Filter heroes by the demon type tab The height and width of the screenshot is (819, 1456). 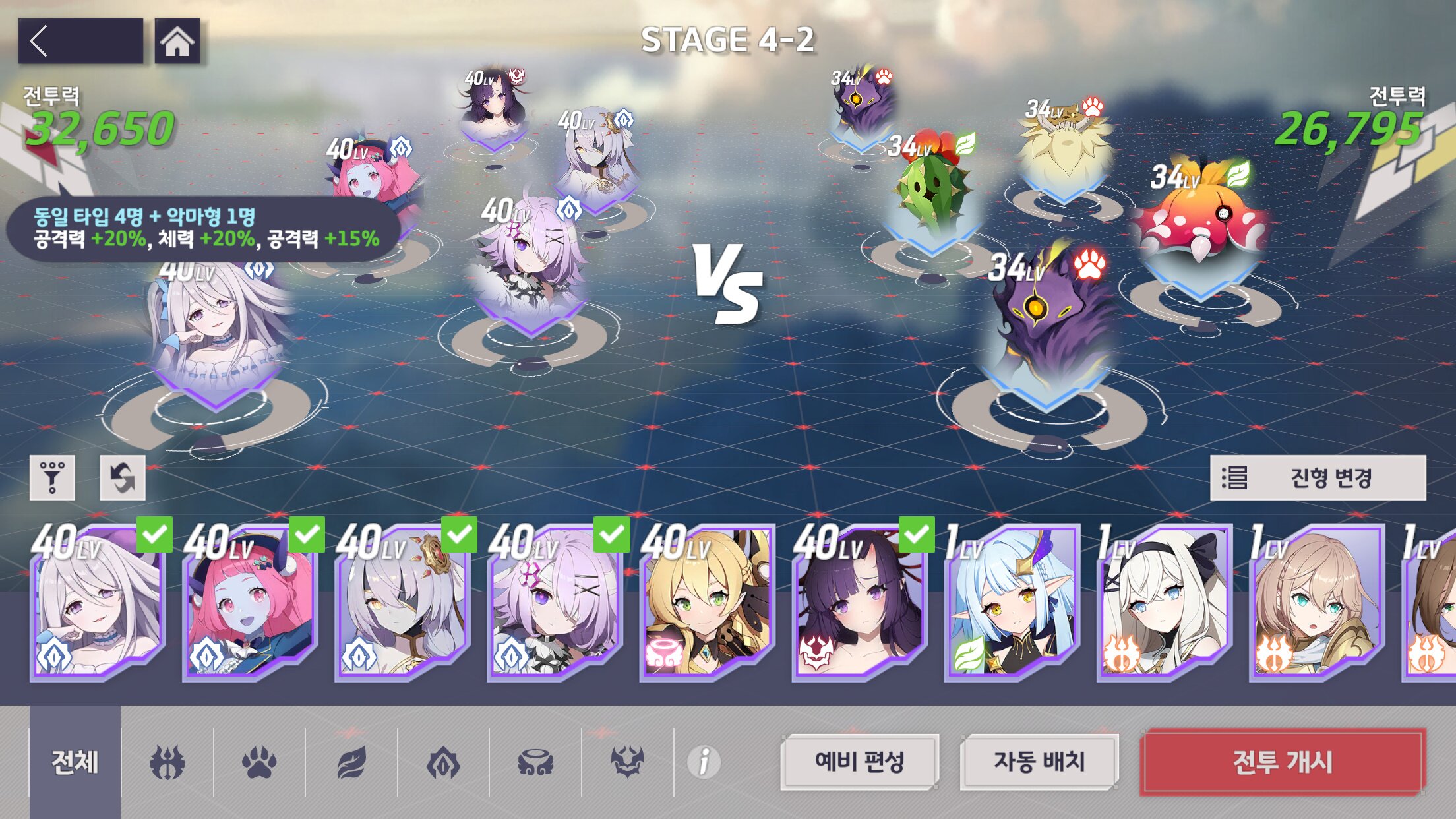click(x=627, y=762)
